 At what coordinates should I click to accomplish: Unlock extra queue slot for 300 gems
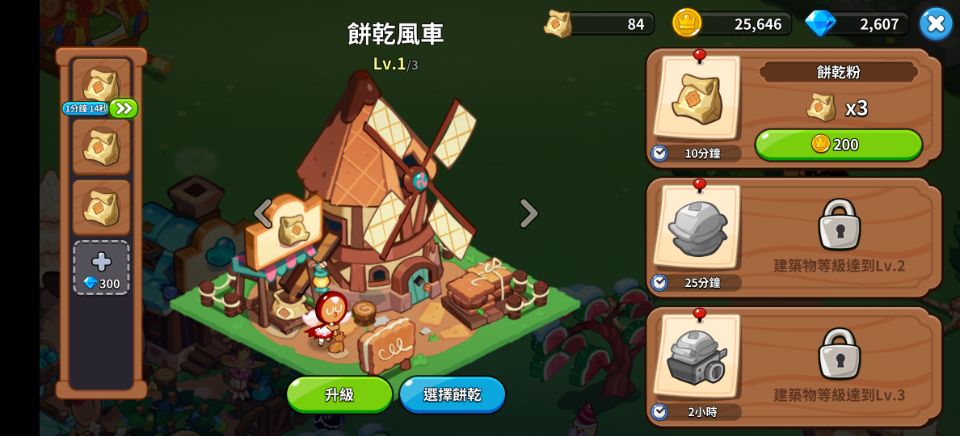click(x=101, y=268)
